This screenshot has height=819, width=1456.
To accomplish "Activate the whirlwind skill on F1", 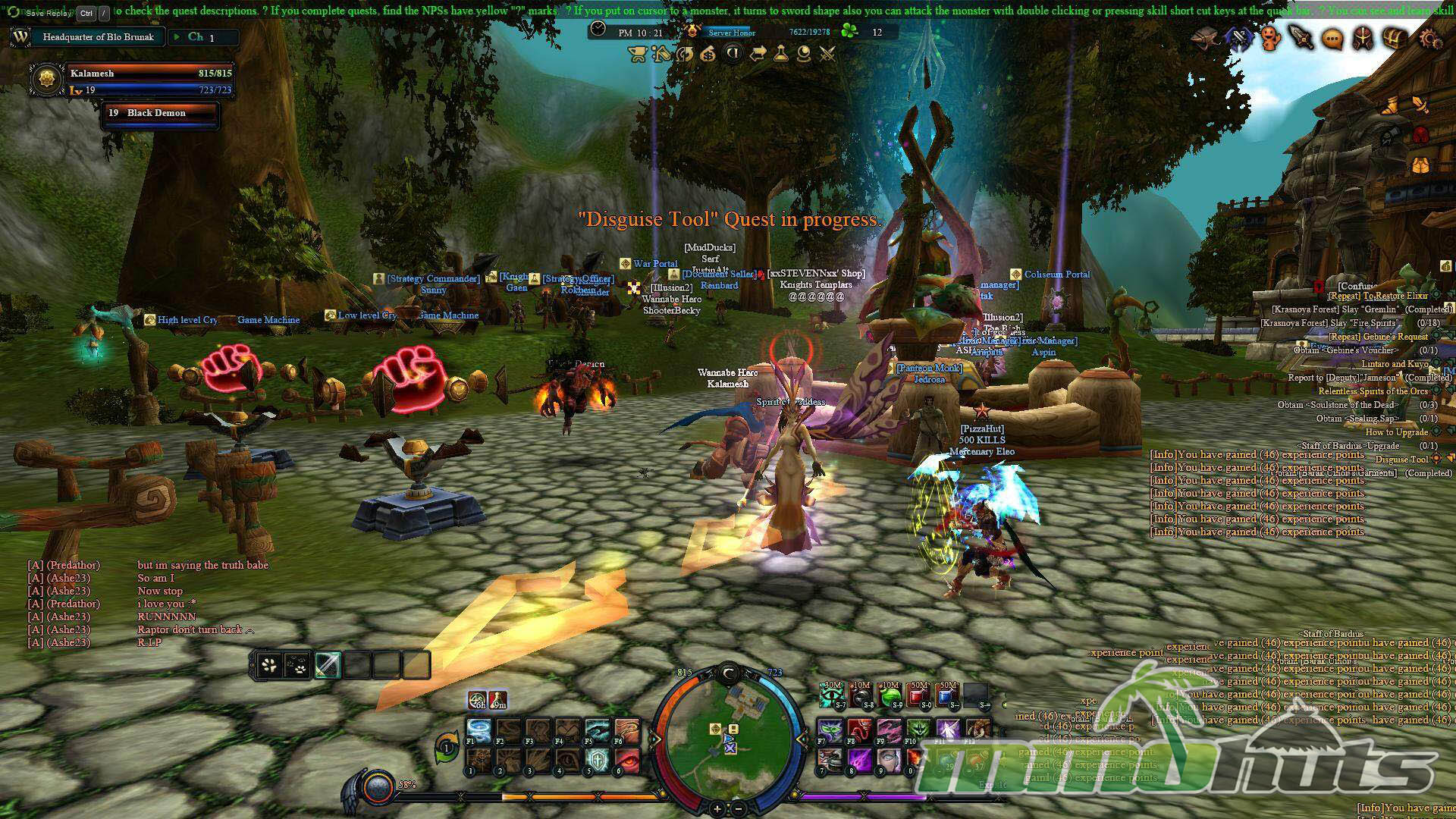I will coord(479,731).
